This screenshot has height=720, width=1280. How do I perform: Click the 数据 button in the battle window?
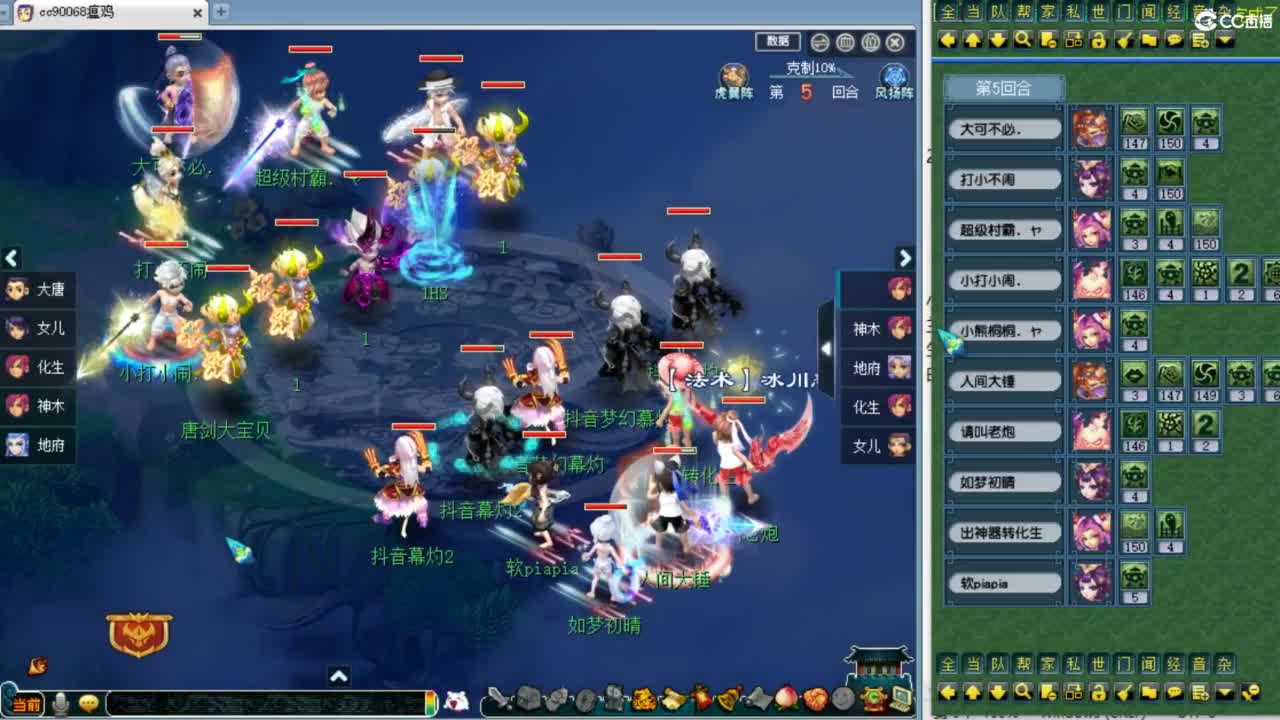[778, 42]
